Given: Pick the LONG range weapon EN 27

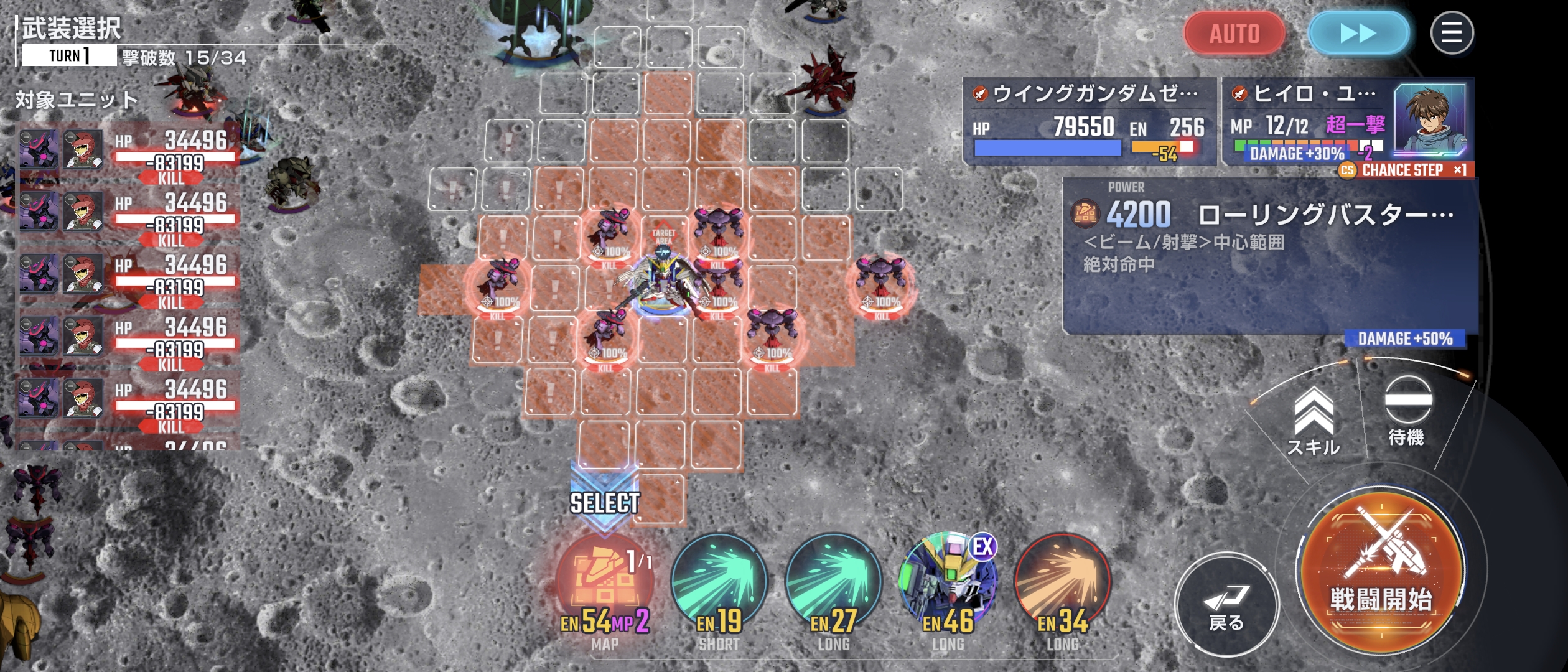Looking at the screenshot, I should [833, 582].
